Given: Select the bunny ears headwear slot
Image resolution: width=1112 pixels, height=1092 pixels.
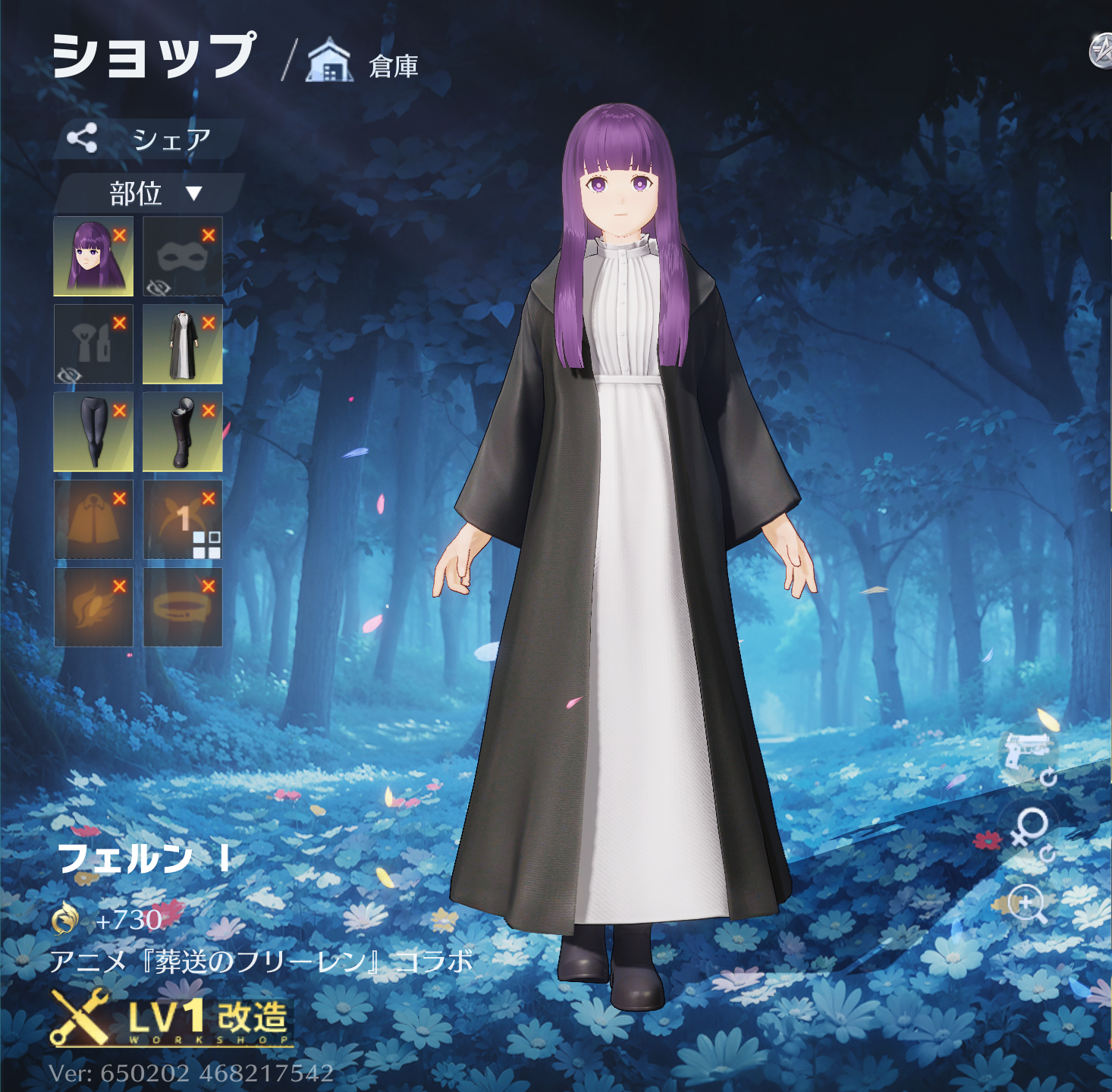Looking at the screenshot, I should click(x=182, y=519).
